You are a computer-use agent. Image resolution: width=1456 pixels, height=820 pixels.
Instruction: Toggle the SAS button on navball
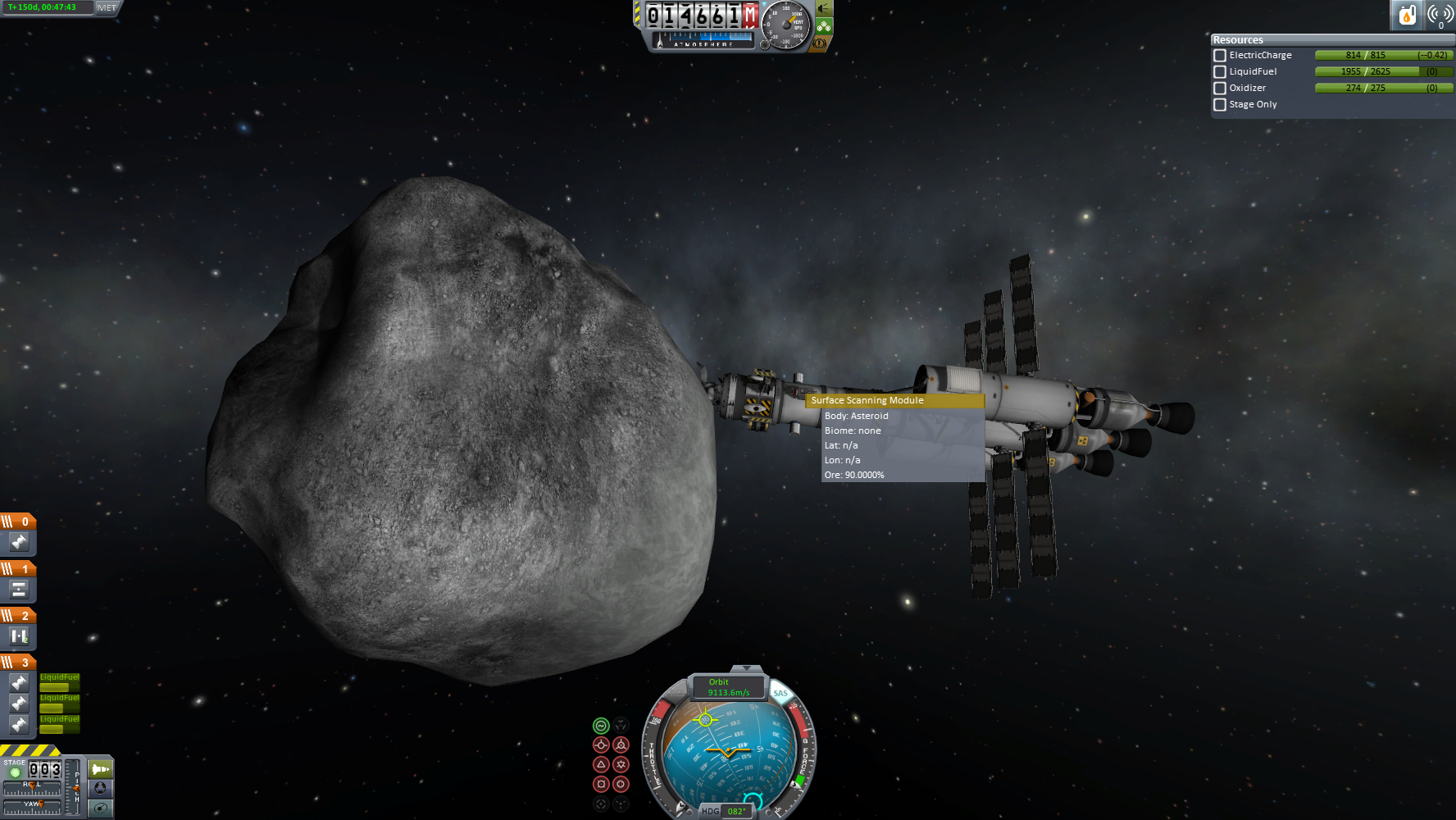click(780, 693)
